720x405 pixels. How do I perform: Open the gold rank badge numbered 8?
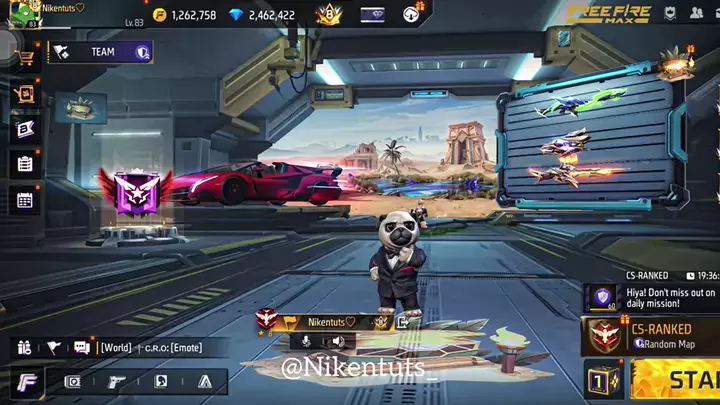coord(329,15)
